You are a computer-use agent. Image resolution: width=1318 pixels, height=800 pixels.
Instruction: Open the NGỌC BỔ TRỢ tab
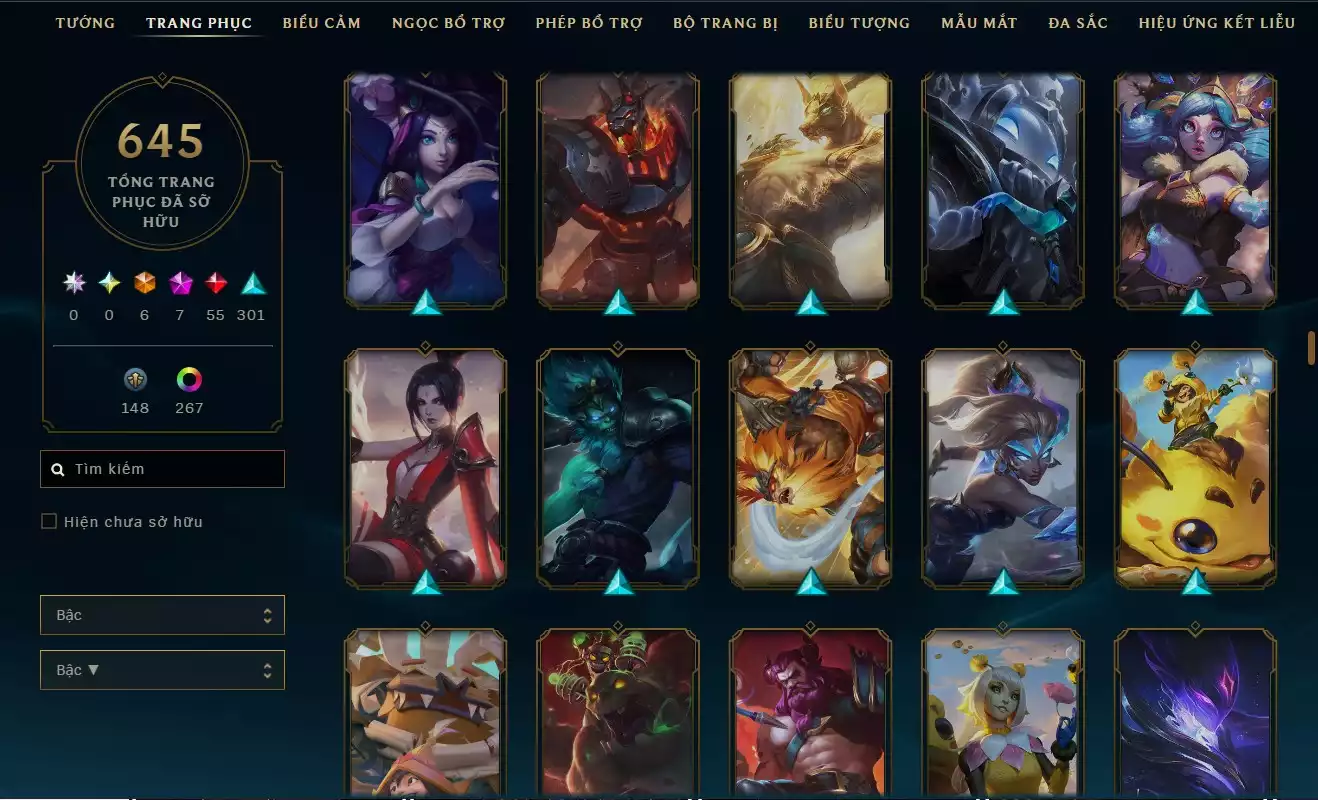(x=448, y=22)
